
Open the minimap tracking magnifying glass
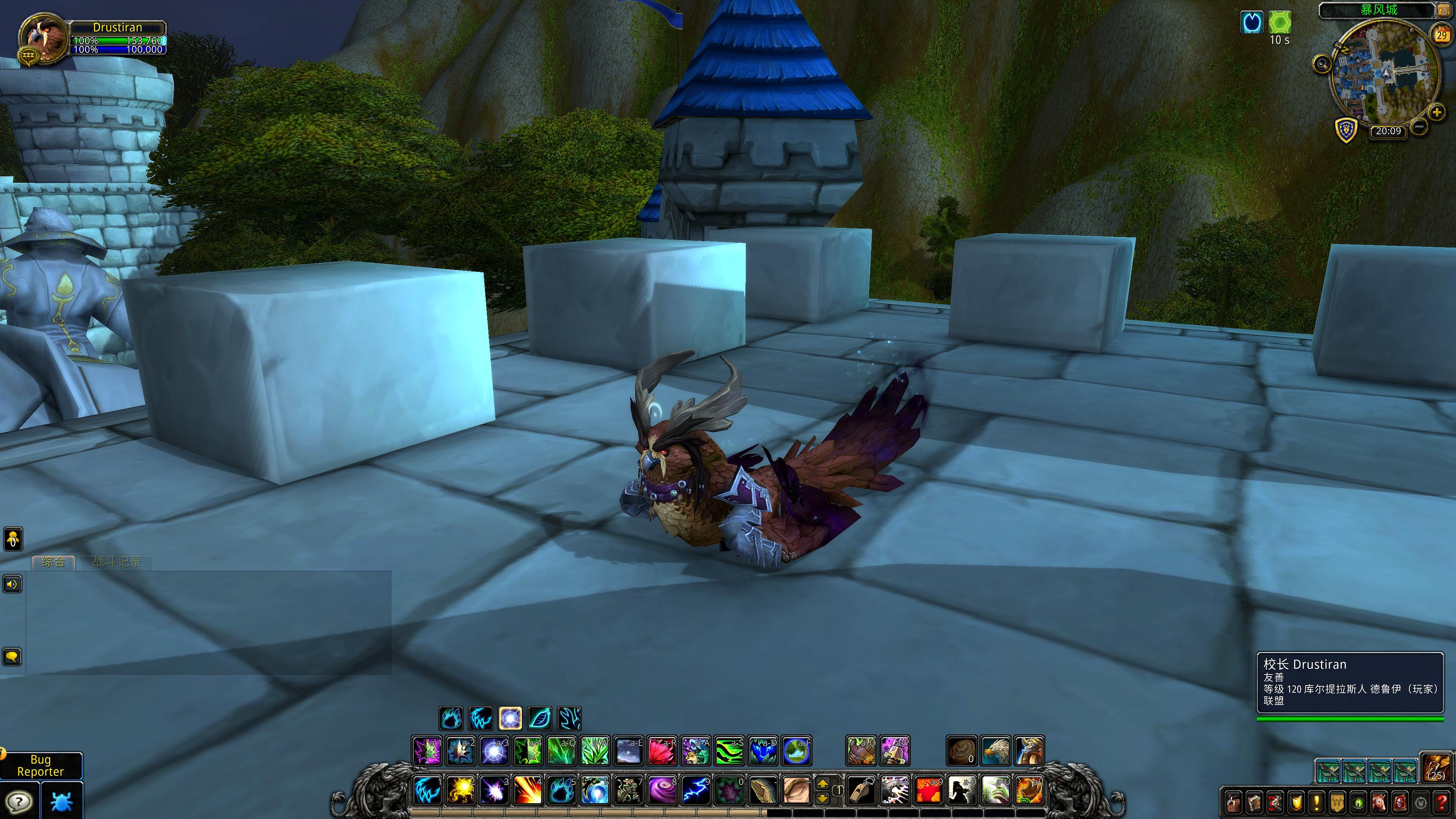1321,63
